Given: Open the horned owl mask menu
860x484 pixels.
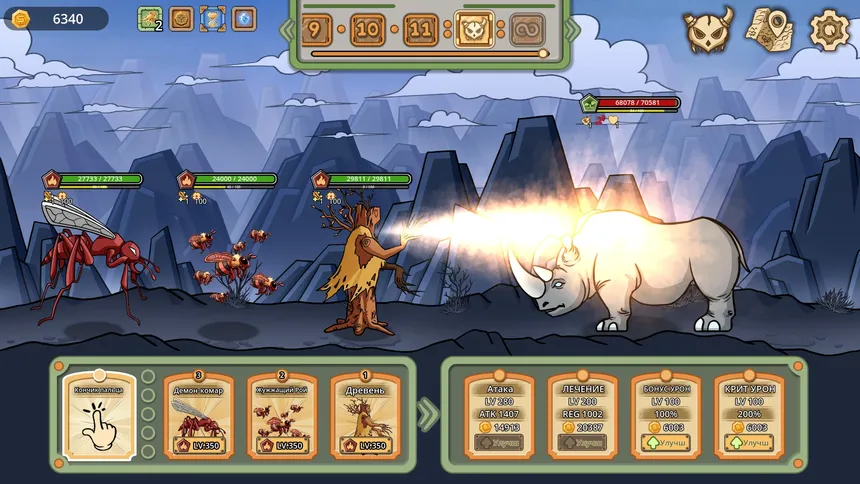Looking at the screenshot, I should (x=708, y=30).
